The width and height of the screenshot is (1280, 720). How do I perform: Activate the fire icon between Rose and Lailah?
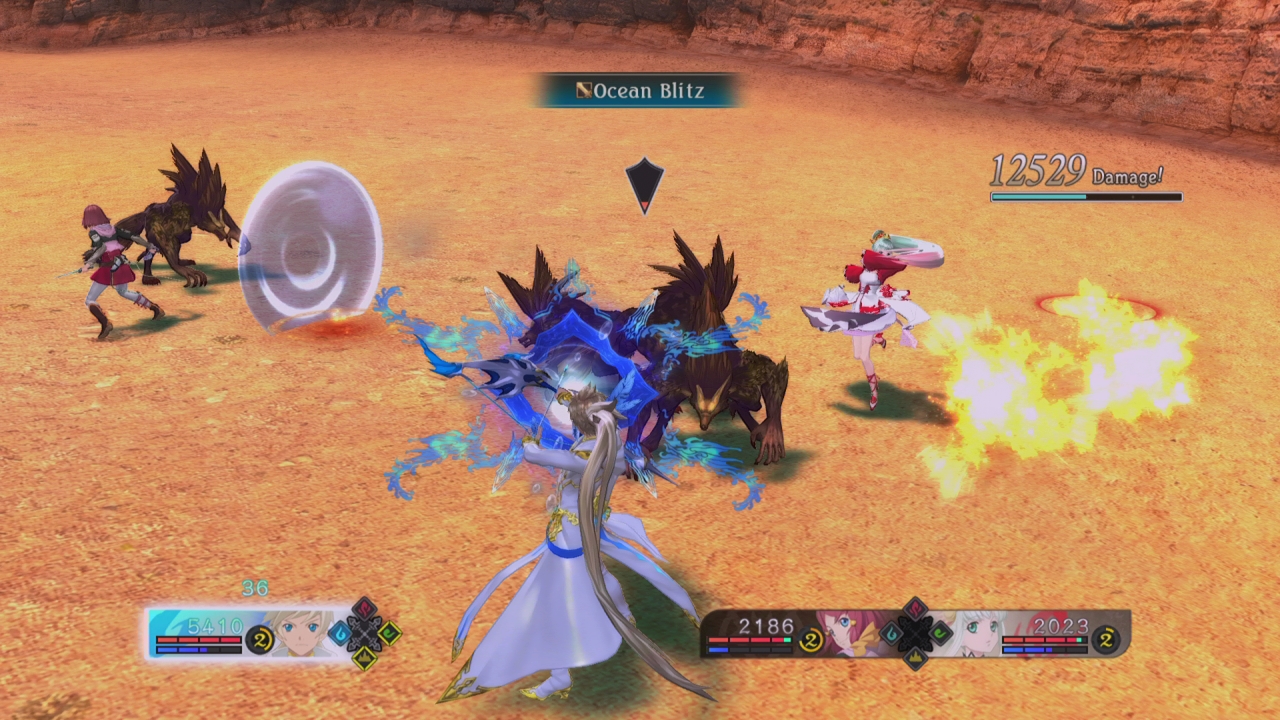tap(915, 608)
